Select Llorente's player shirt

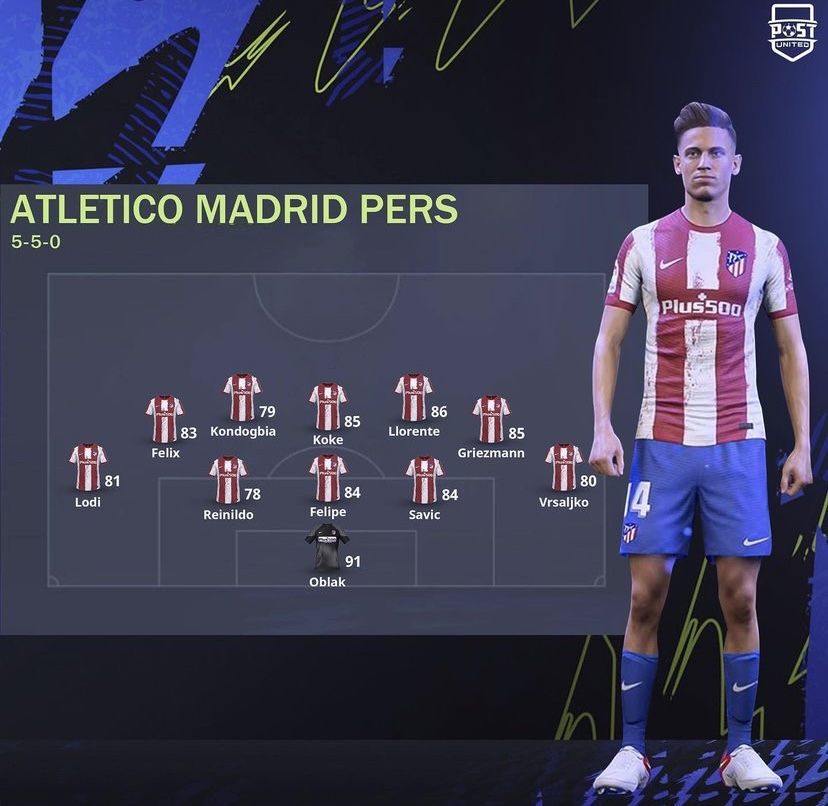point(413,398)
